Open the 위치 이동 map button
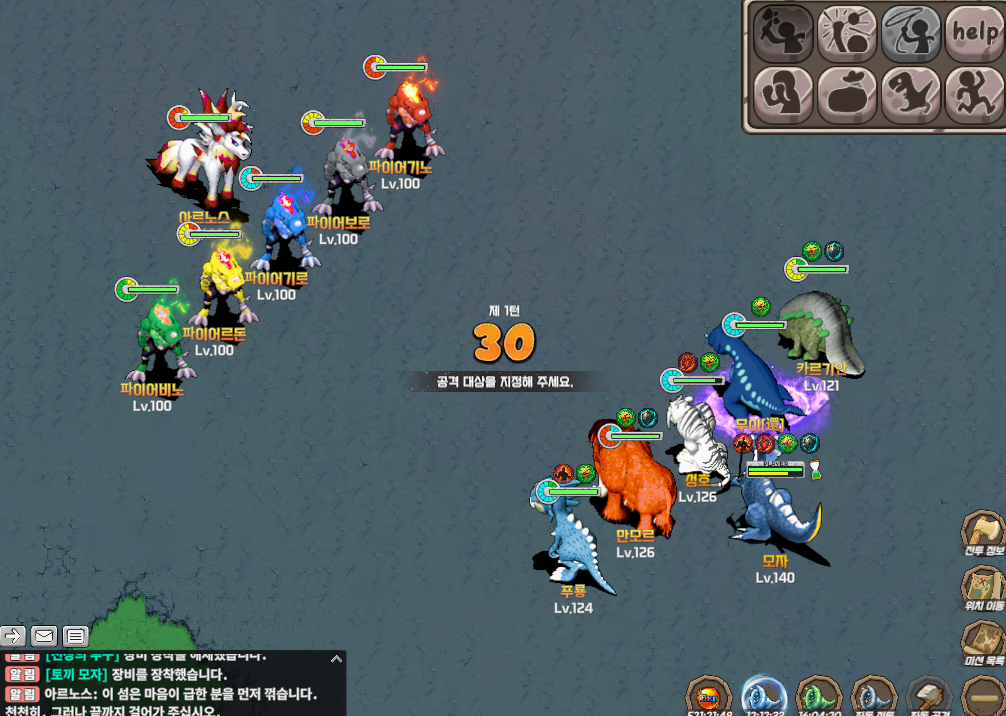Viewport: 1006px width, 716px height. (x=983, y=589)
